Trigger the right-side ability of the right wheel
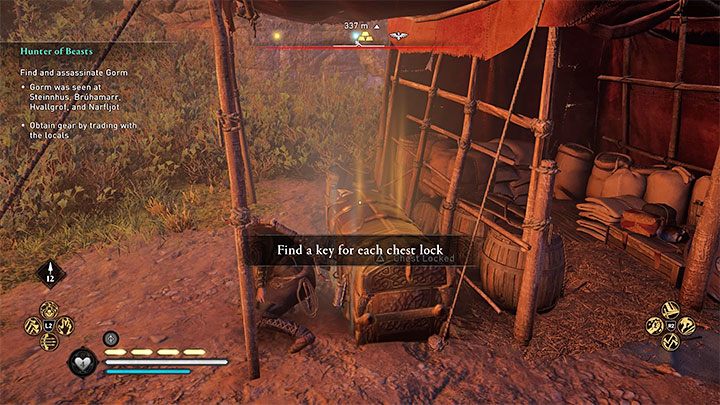The width and height of the screenshot is (720, 405). click(687, 326)
